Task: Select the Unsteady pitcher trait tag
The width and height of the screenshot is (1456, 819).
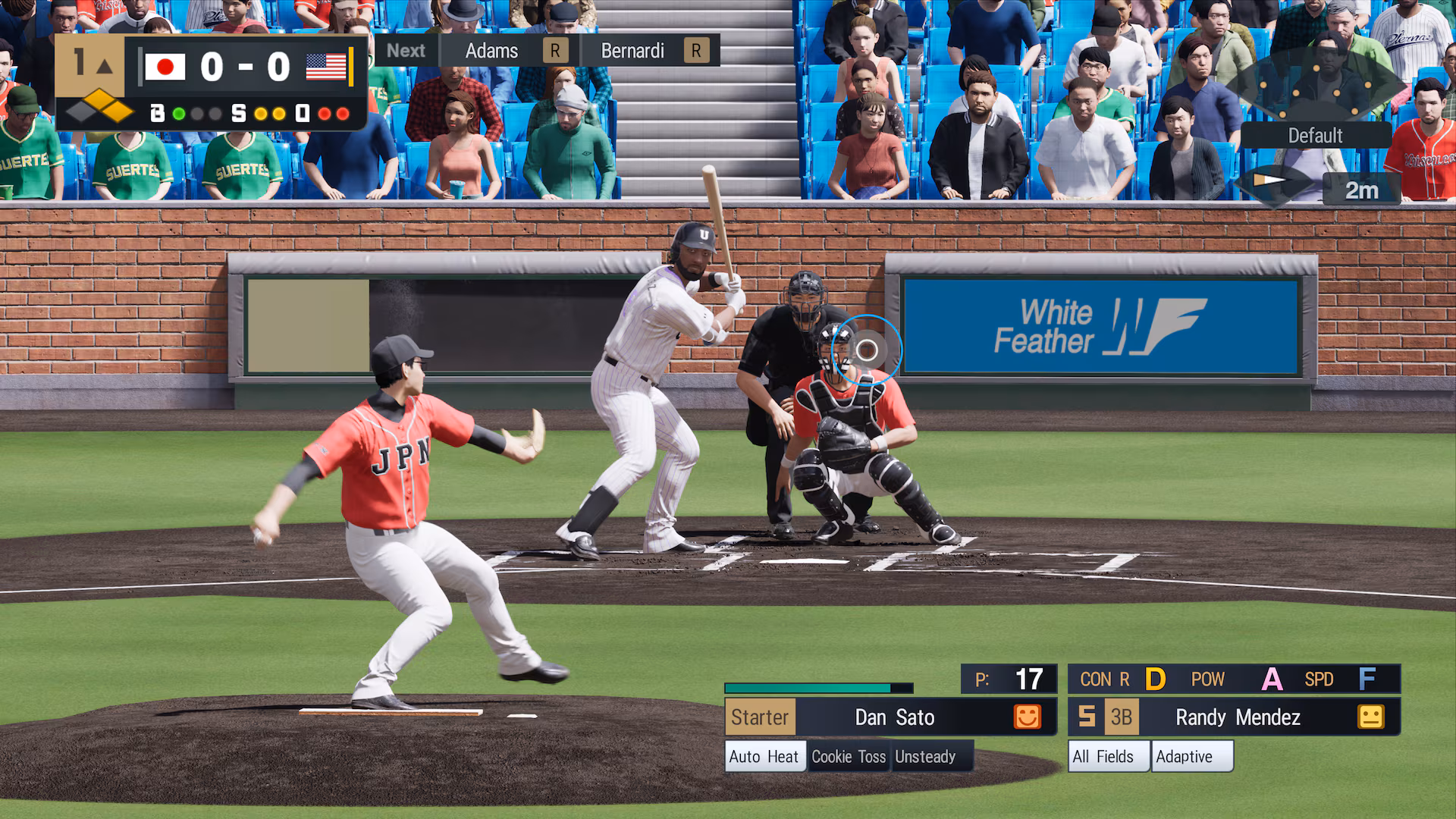Action: (925, 757)
